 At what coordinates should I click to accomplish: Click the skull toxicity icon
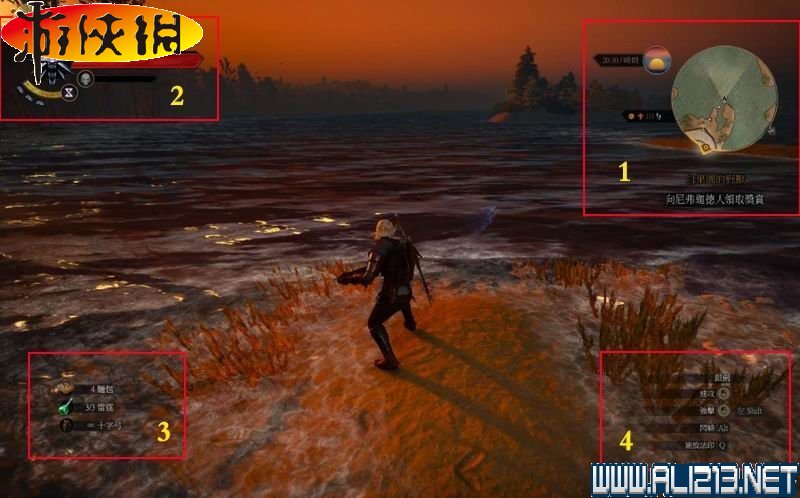click(85, 78)
